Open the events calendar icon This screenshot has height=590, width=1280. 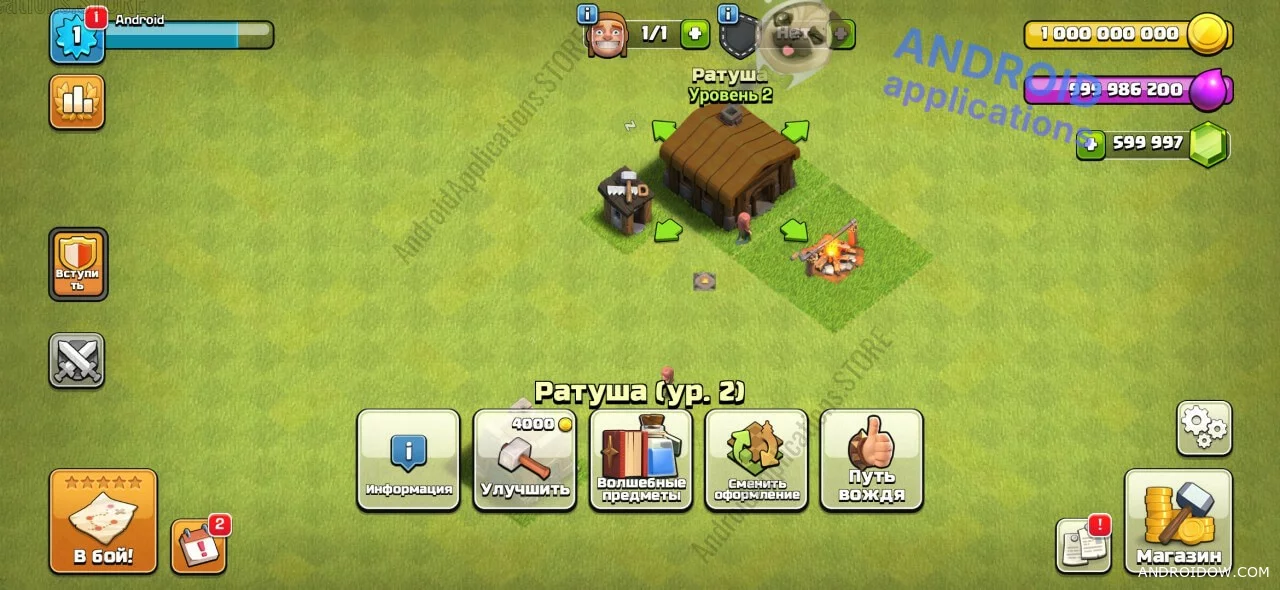(x=198, y=546)
